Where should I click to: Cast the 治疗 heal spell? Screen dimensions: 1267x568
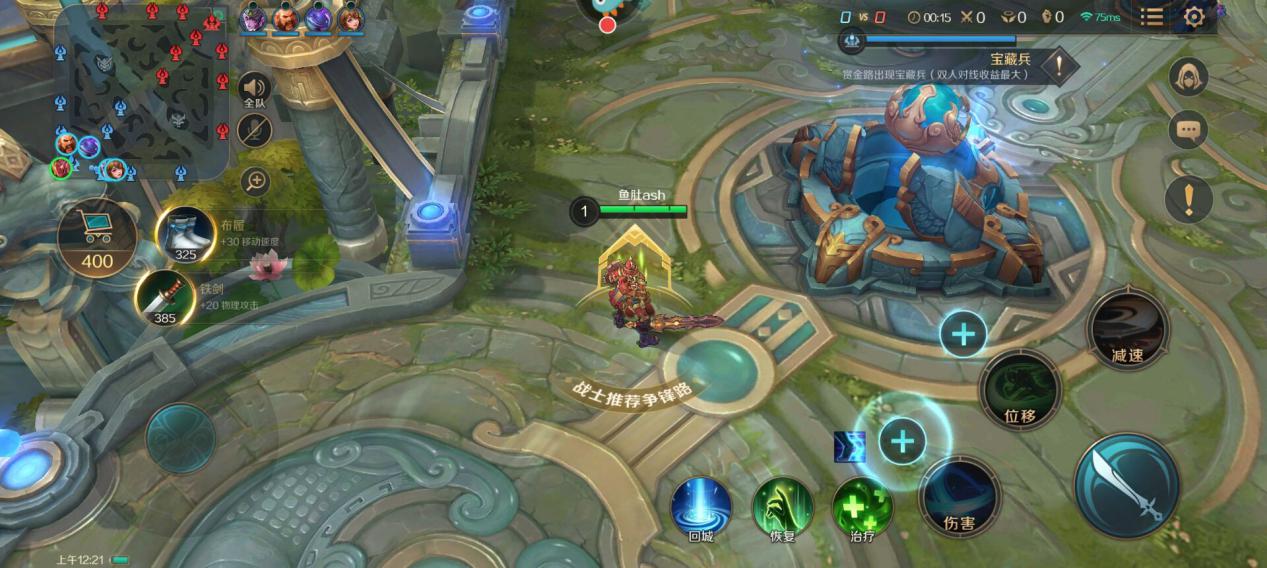tap(862, 505)
